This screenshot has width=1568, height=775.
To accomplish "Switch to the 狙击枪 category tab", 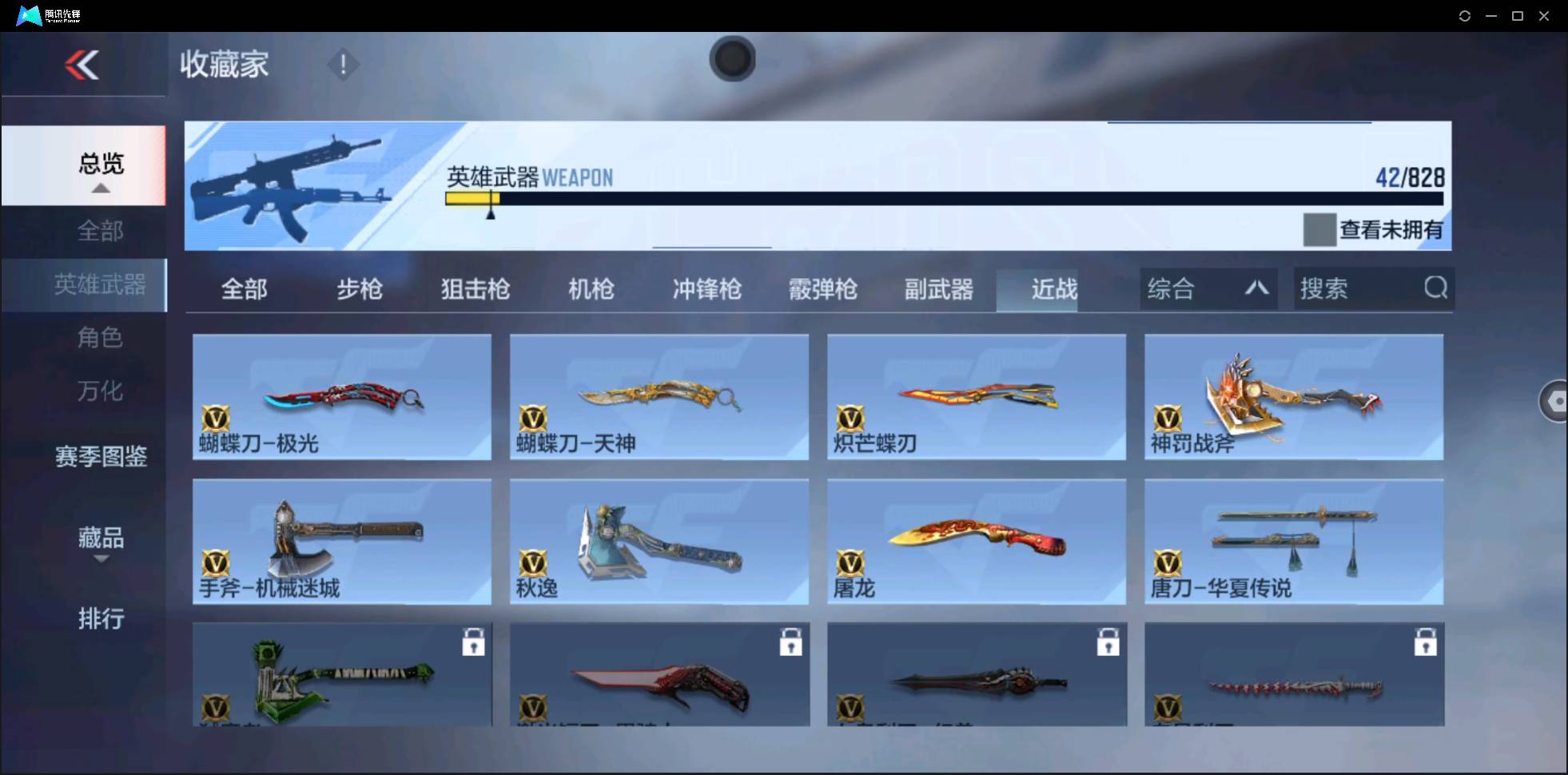I will click(475, 289).
